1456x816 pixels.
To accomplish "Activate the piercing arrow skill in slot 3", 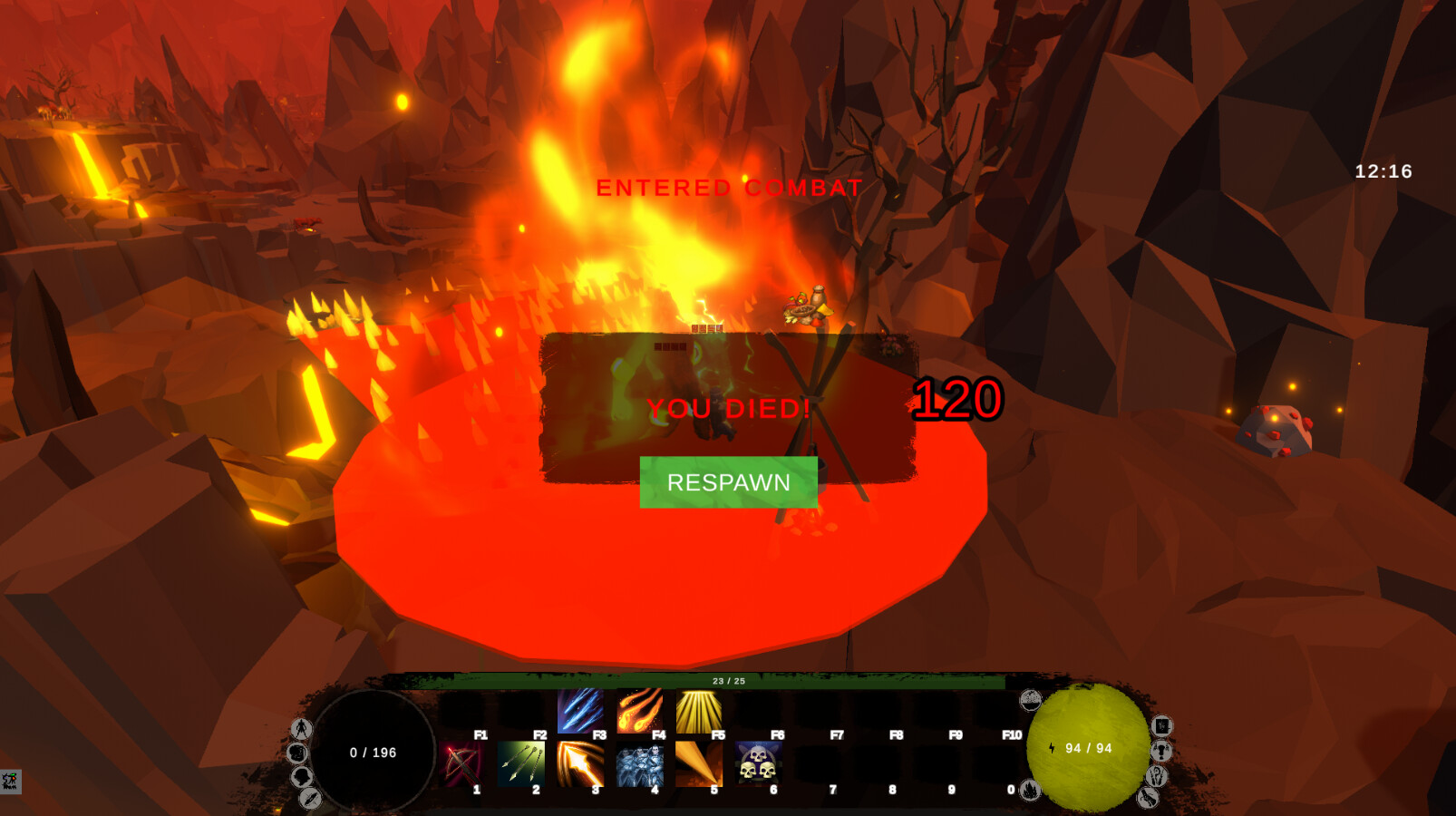I will [581, 763].
